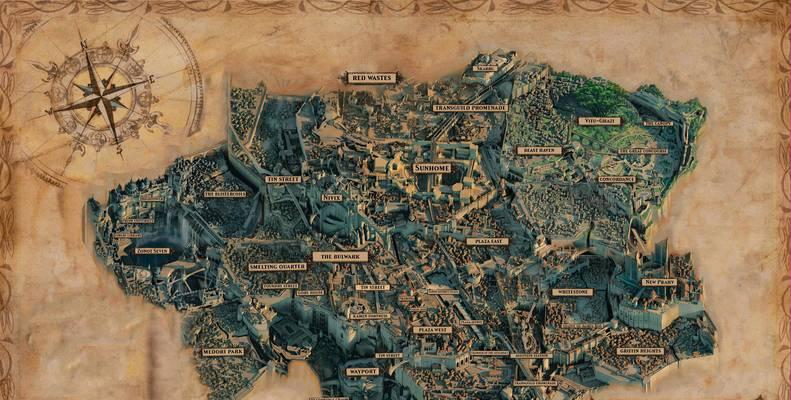The image size is (791, 400).
Task: Select the Whitestone district label
Action: (x=572, y=292)
